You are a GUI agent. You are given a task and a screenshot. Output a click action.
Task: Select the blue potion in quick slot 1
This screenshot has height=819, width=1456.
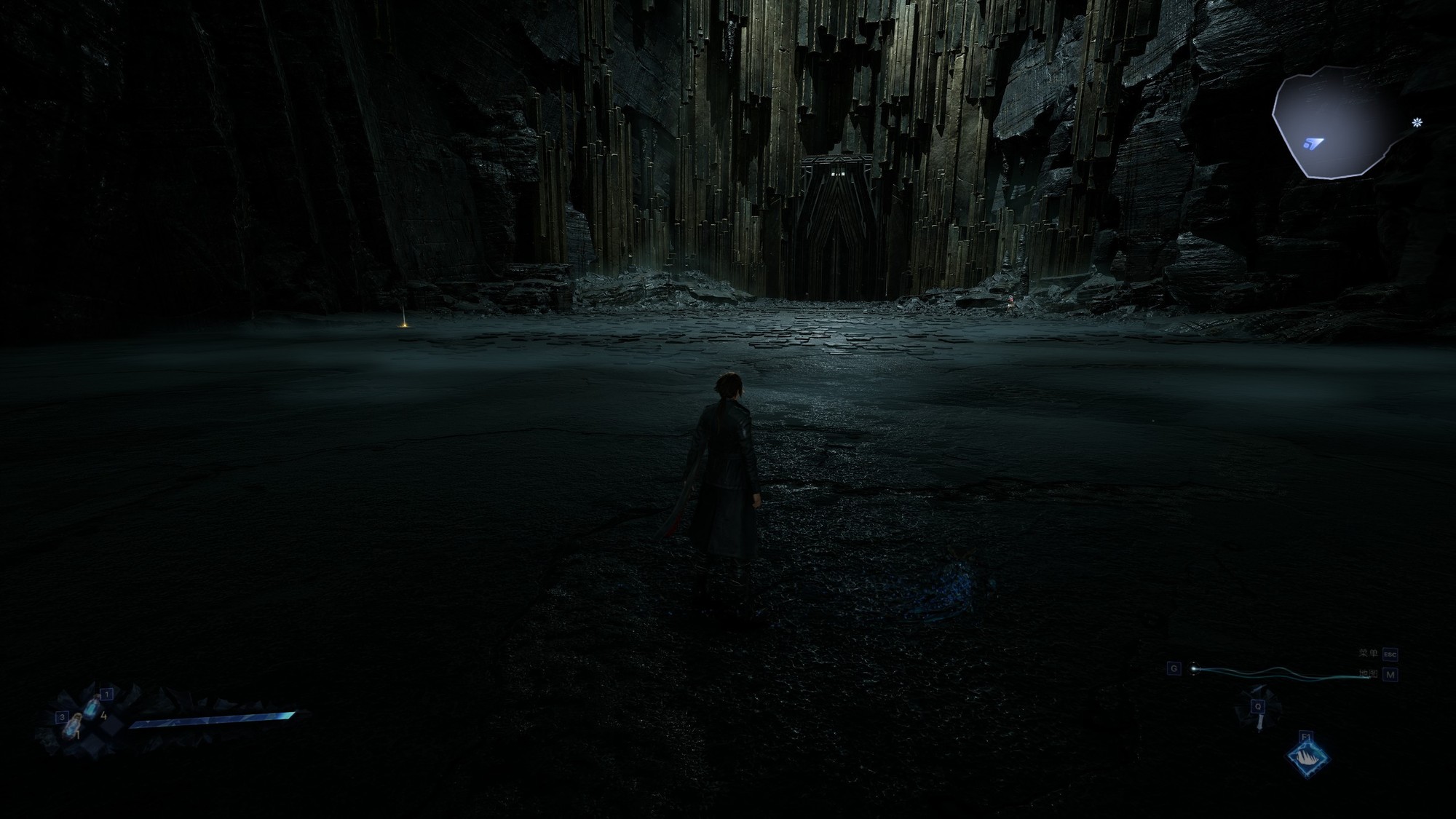[x=91, y=707]
